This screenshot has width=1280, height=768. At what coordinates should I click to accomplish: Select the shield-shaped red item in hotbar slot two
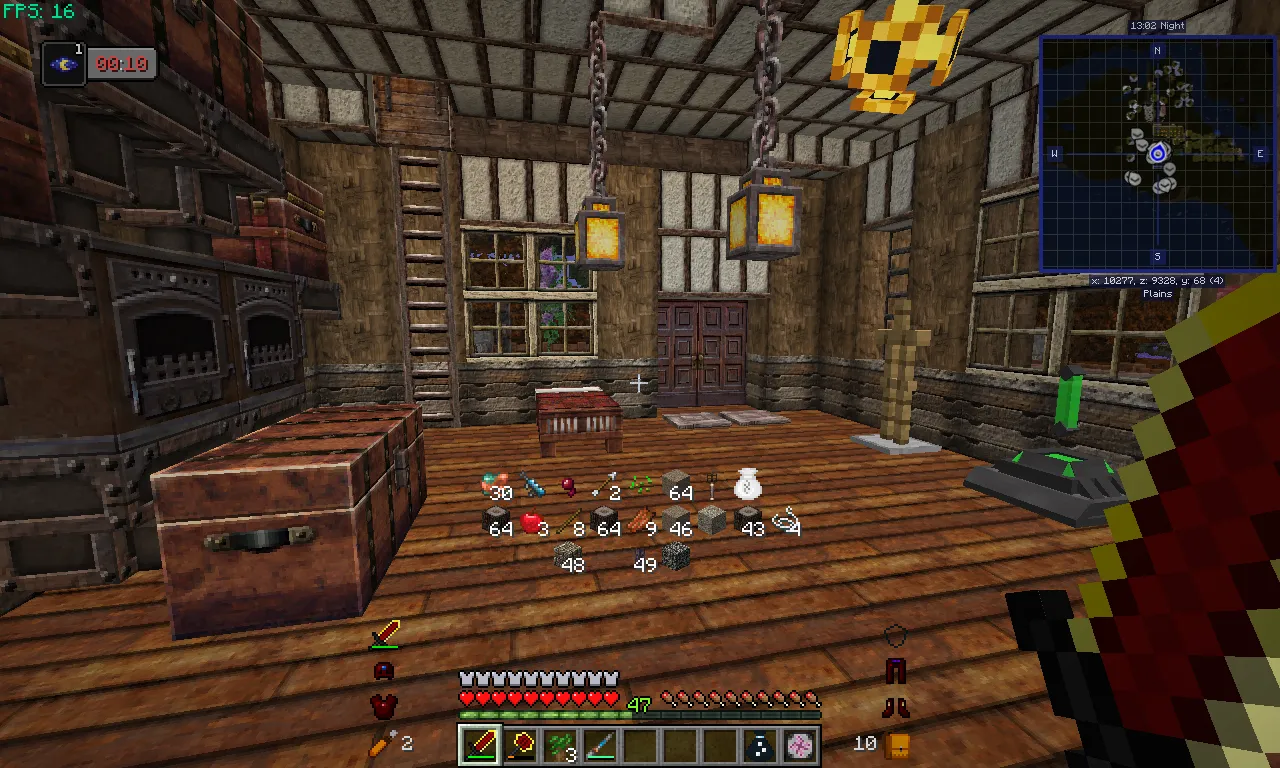click(519, 744)
